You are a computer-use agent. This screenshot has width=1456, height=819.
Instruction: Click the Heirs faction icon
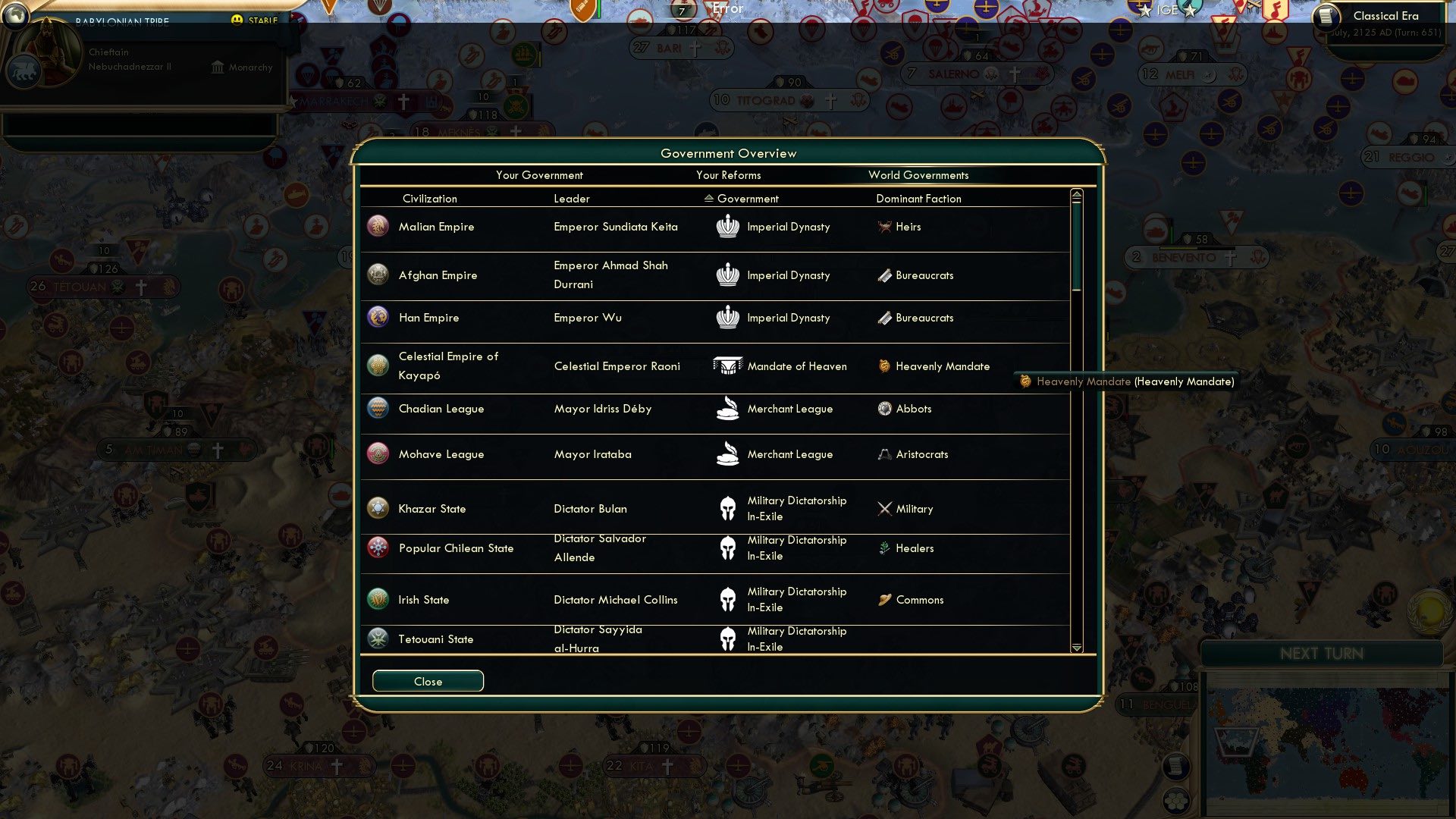point(884,227)
